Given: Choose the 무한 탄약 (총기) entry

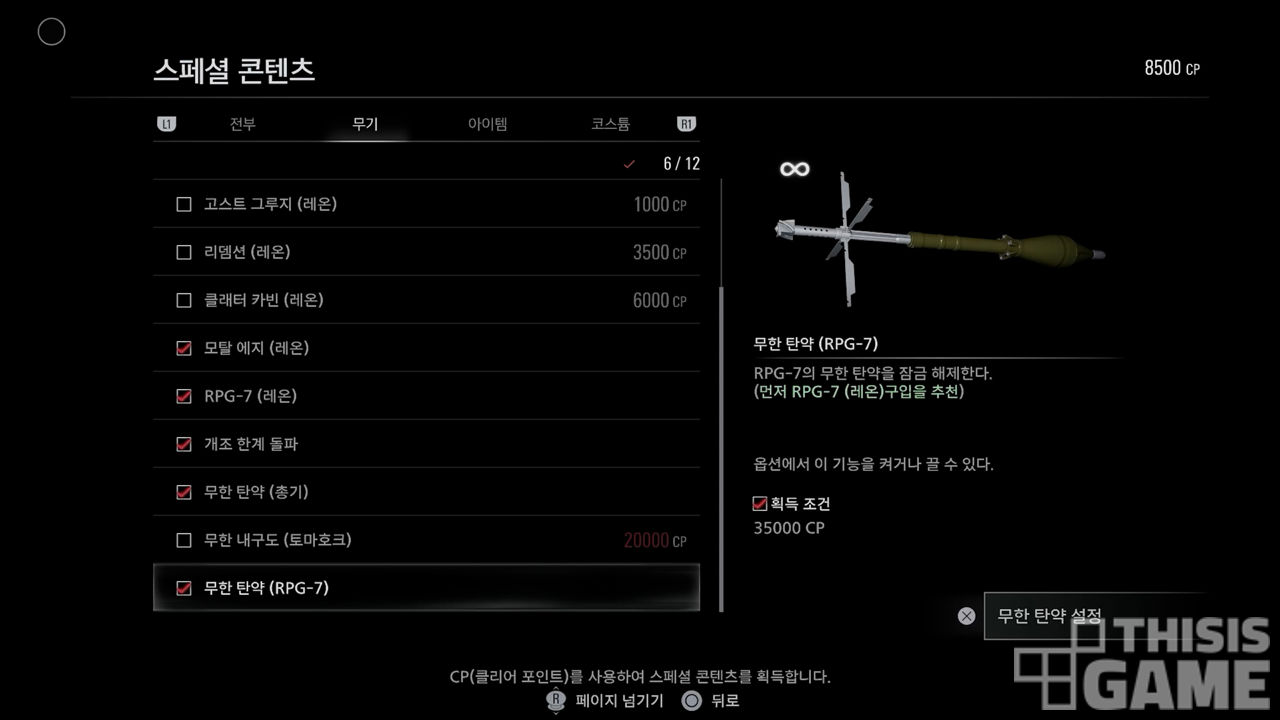Looking at the screenshot, I should pos(426,492).
